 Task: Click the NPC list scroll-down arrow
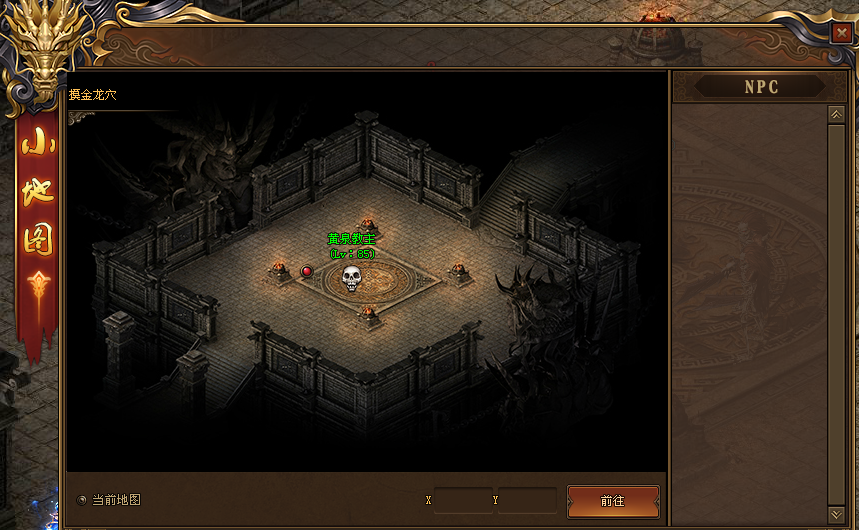[x=837, y=514]
